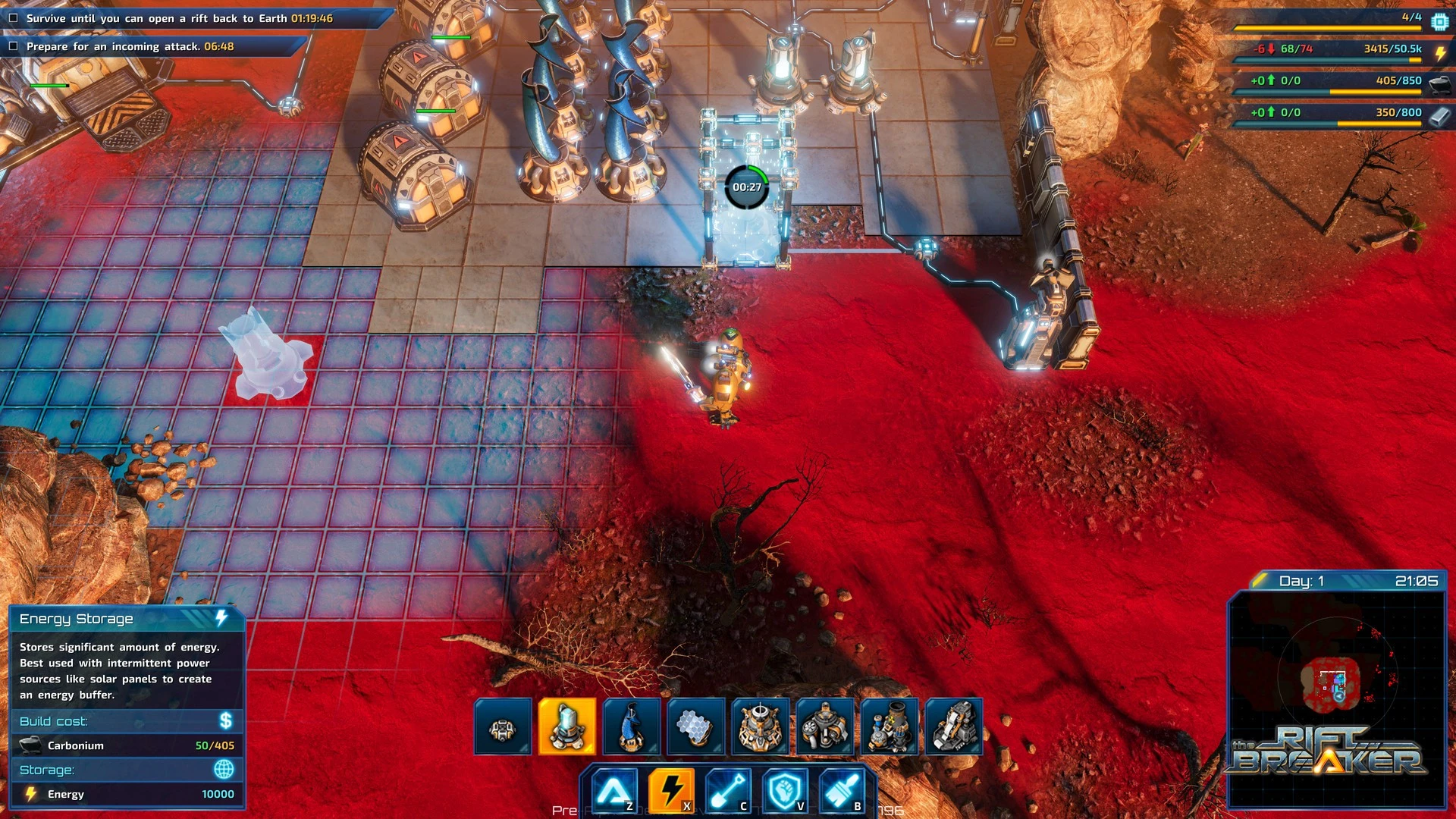1456x819 pixels.
Task: Open the shovel resources category
Action: (727, 790)
